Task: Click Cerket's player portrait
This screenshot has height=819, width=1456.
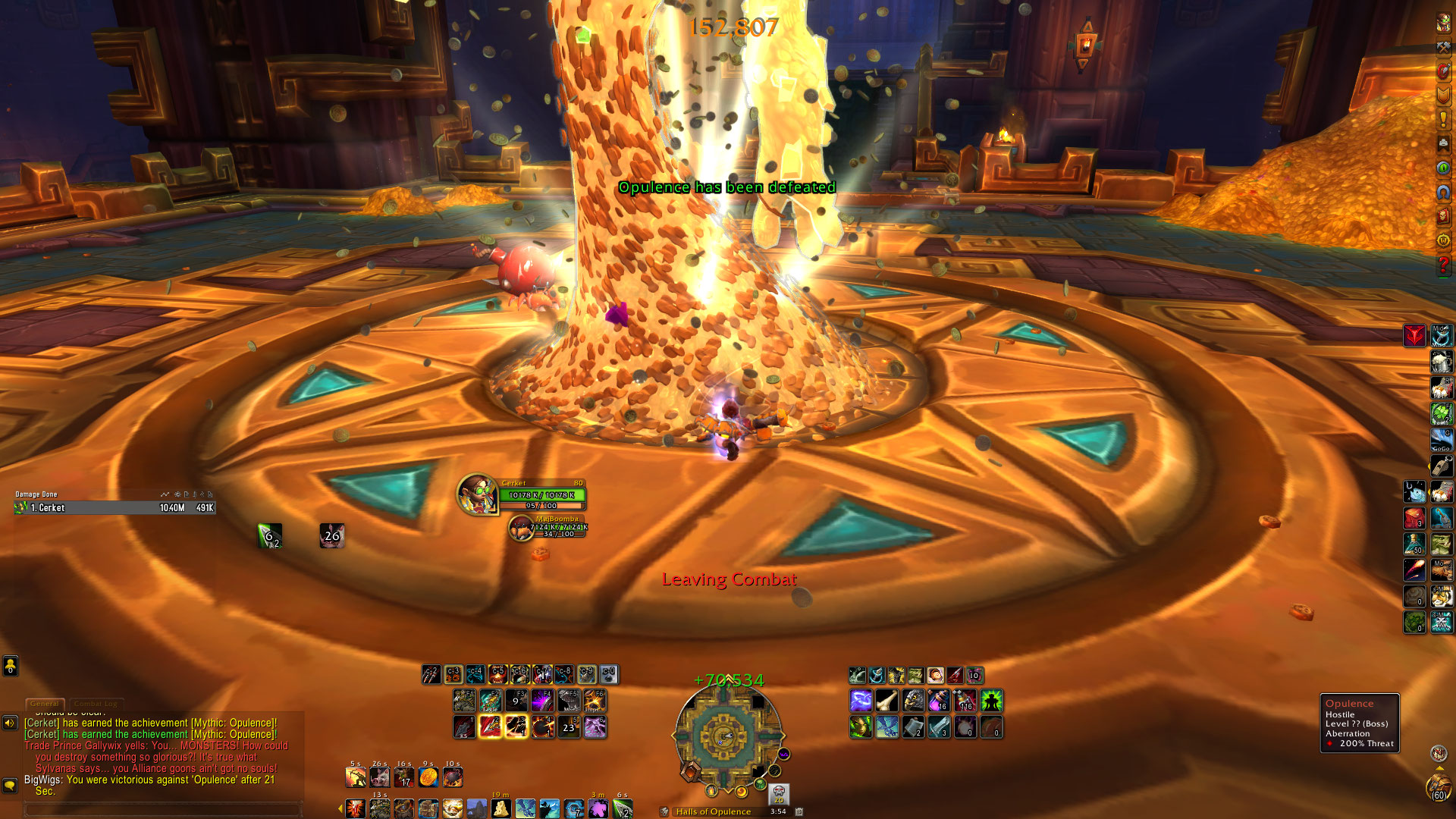Action: pos(477,494)
